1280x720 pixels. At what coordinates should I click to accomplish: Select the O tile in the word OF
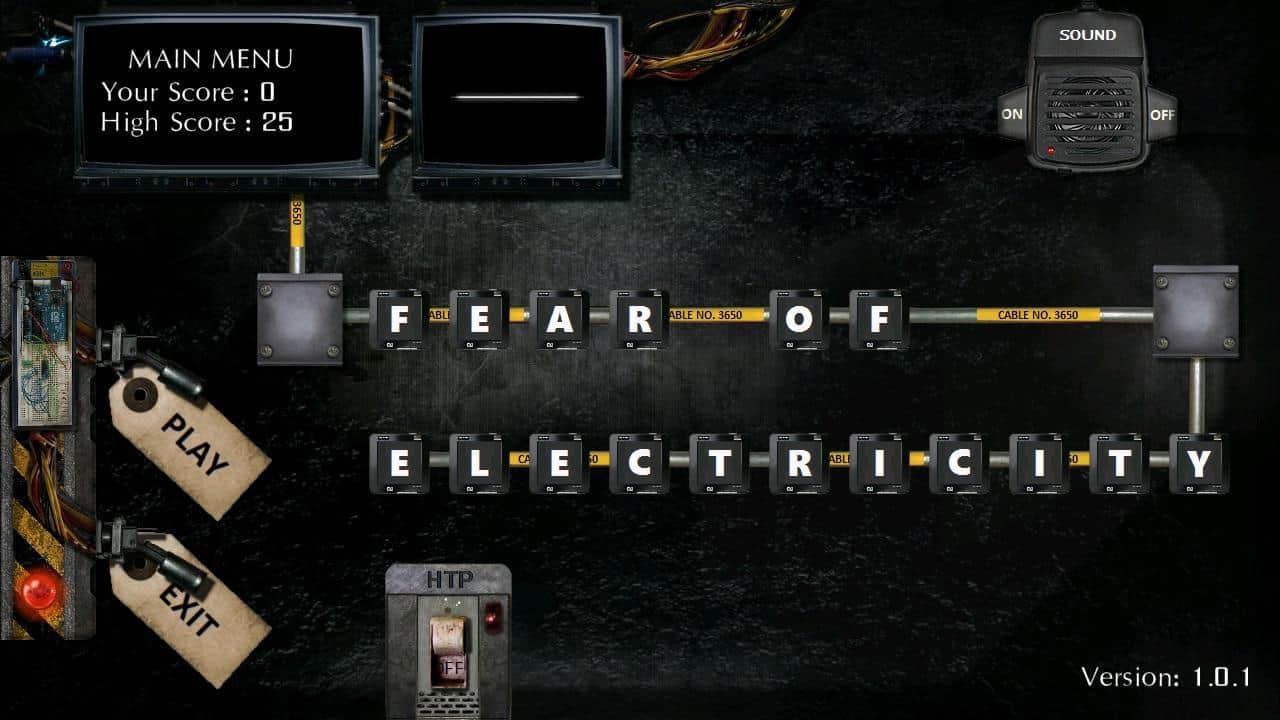coord(800,320)
